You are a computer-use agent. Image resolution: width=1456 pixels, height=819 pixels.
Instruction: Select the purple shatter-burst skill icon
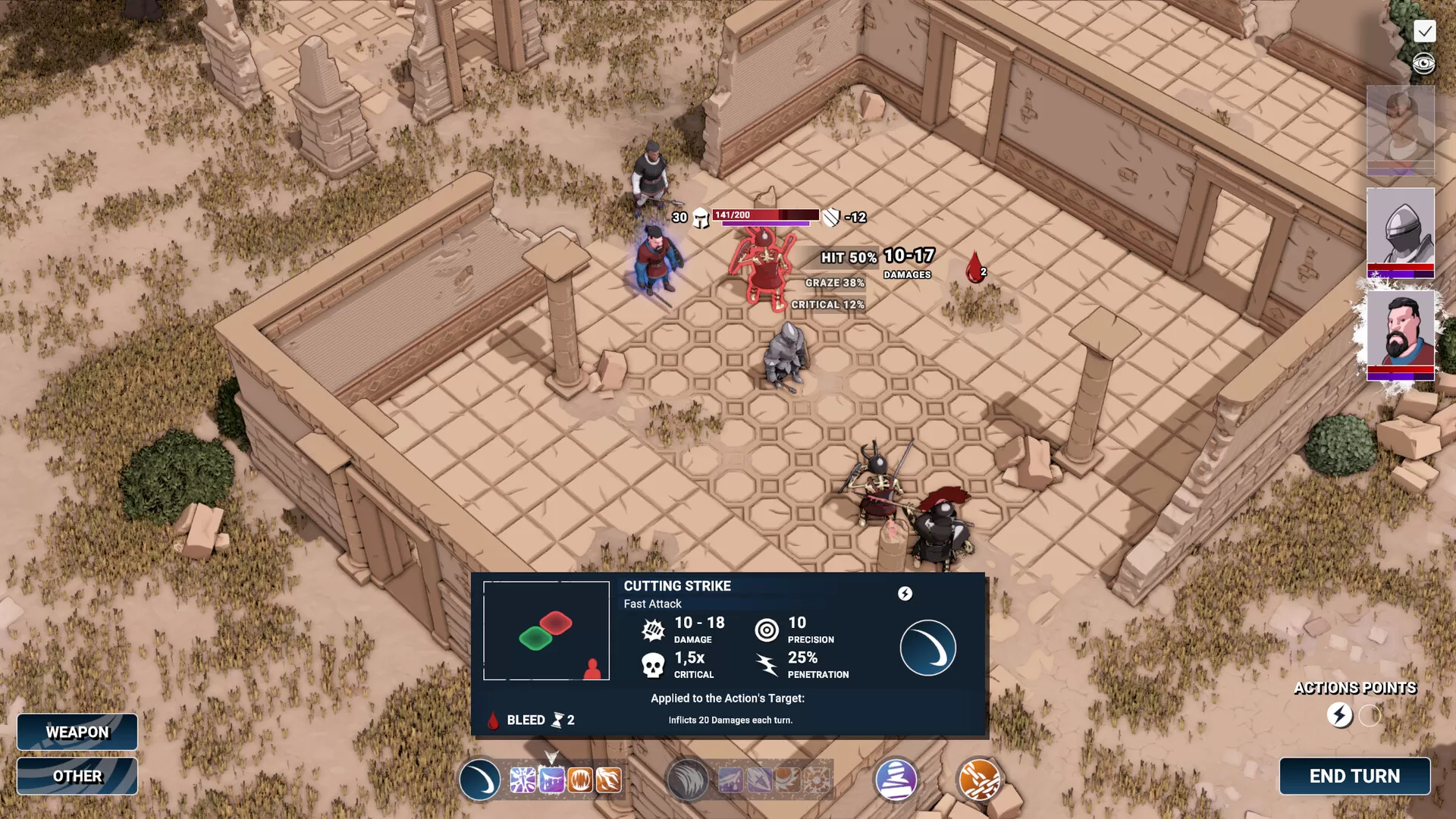click(x=524, y=779)
